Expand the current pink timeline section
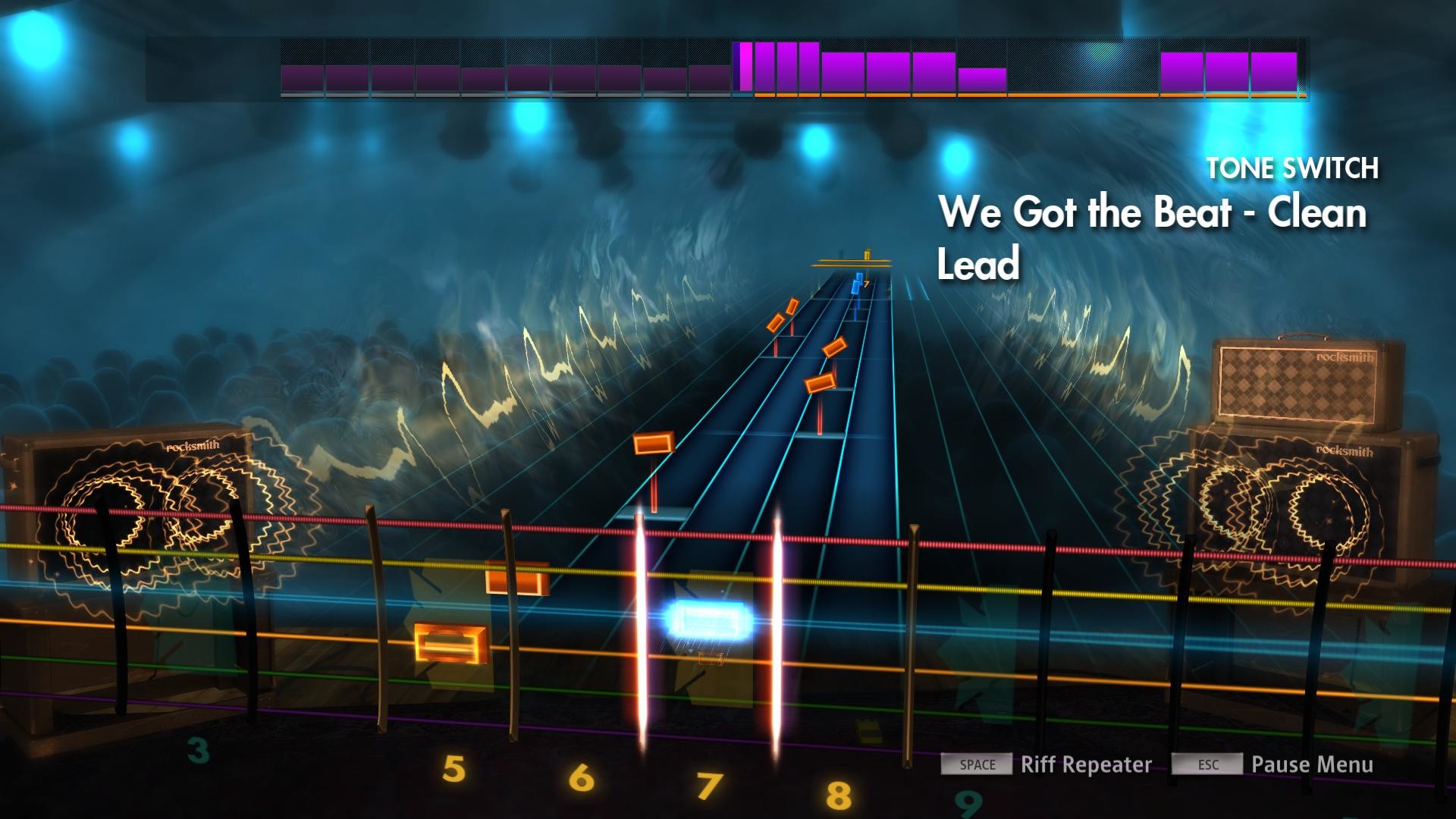Image resolution: width=1456 pixels, height=819 pixels. 745,68
